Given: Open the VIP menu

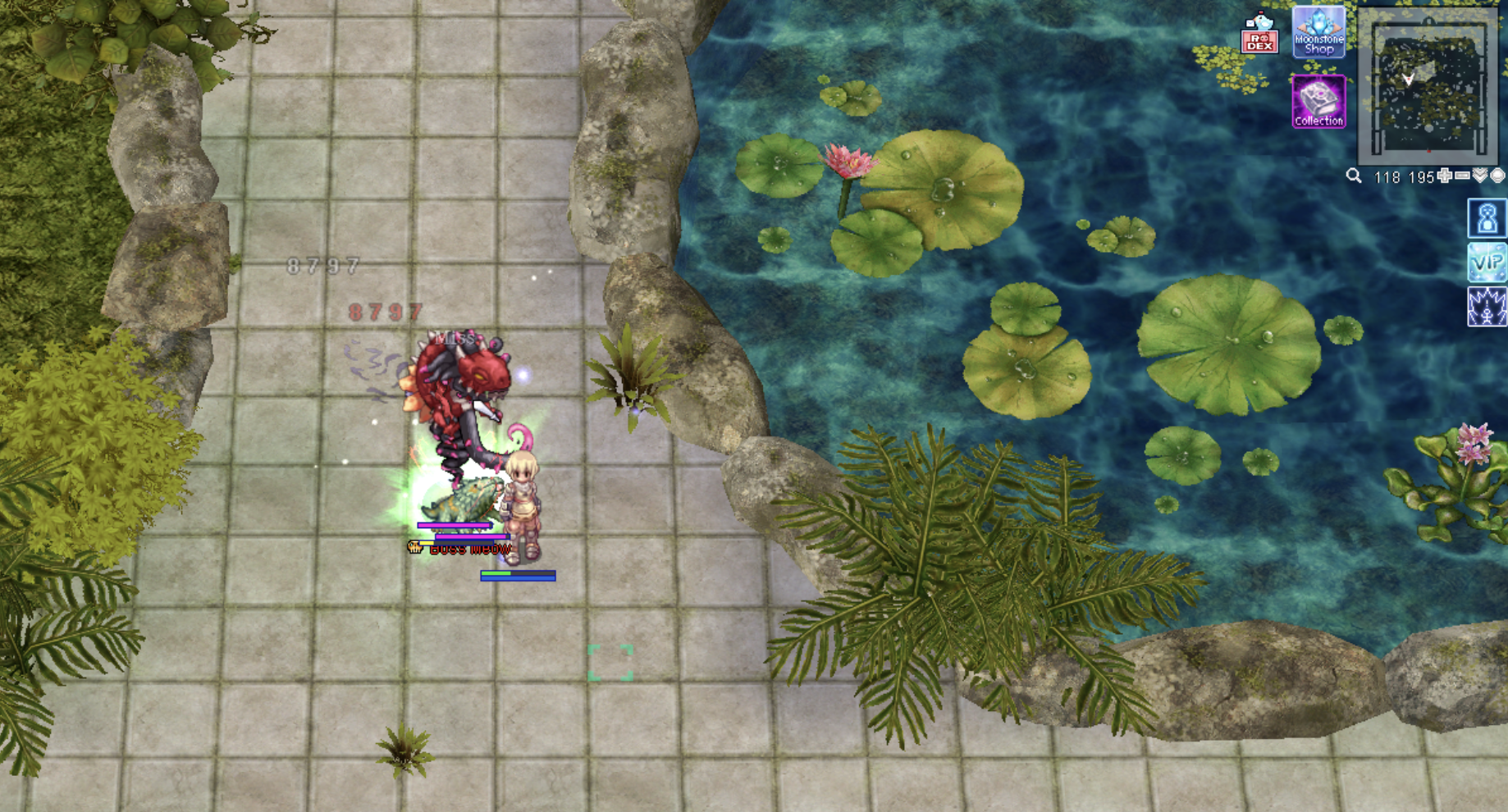Looking at the screenshot, I should pyautogui.click(x=1487, y=263).
